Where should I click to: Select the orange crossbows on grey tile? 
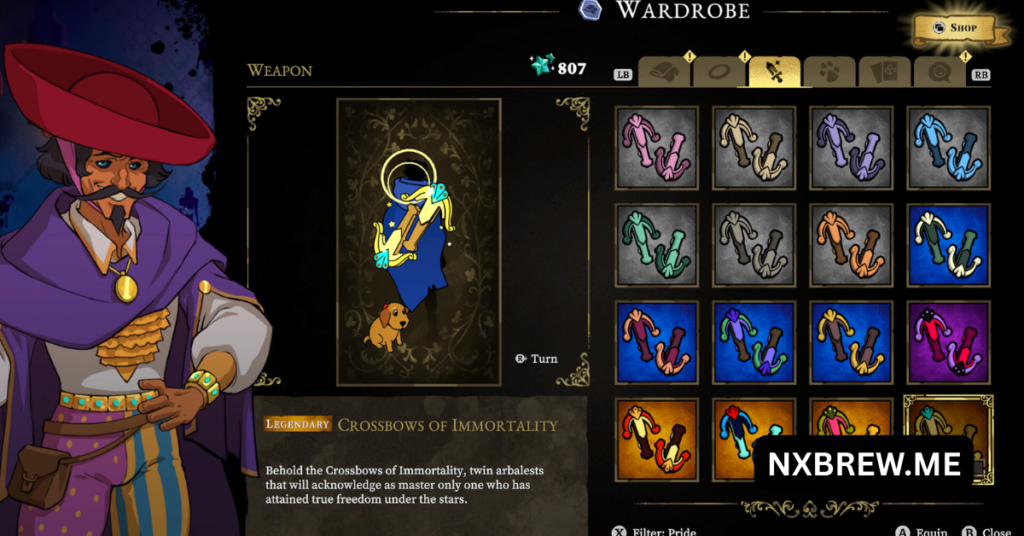point(851,245)
